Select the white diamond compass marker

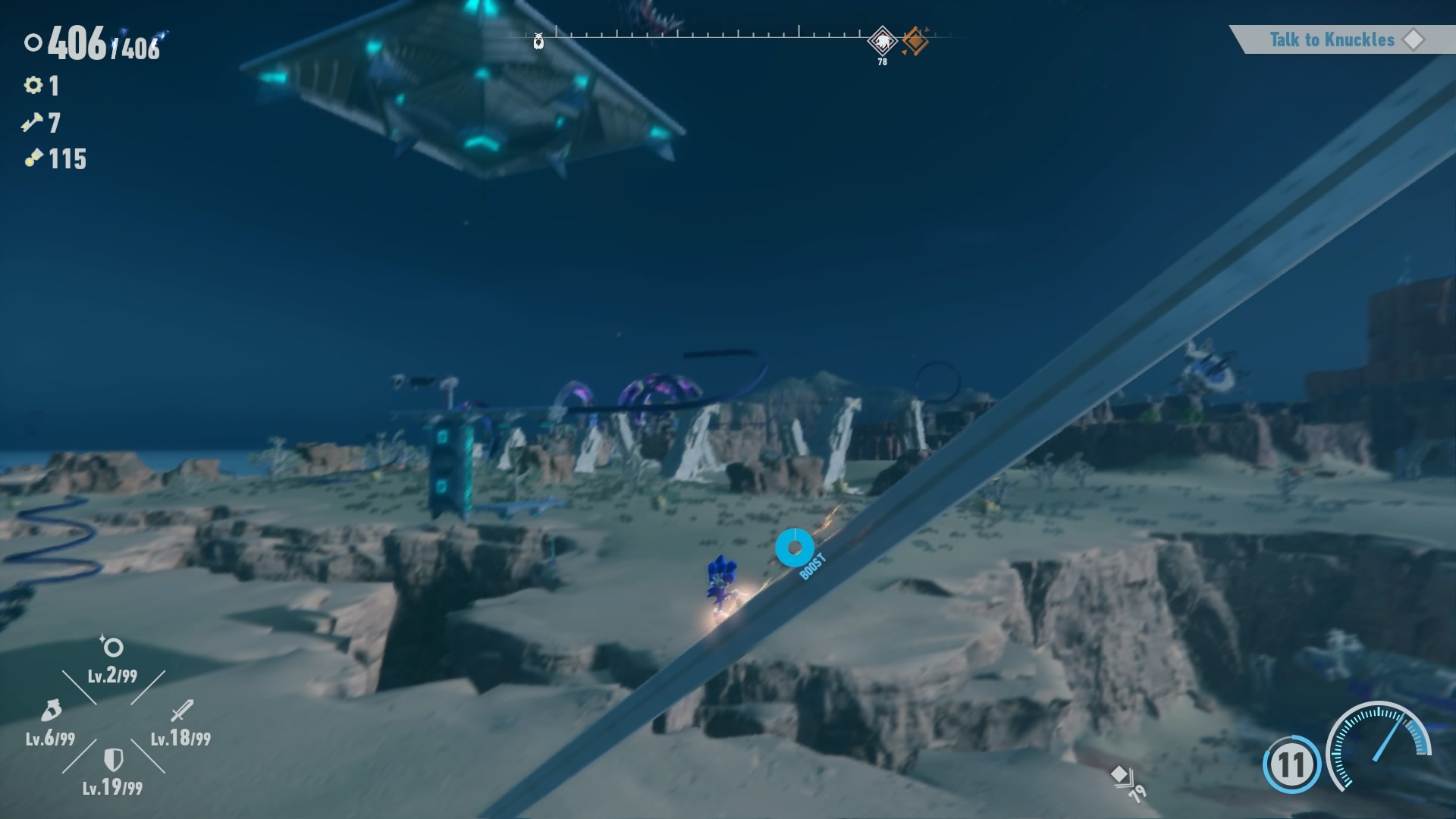pyautogui.click(x=882, y=40)
